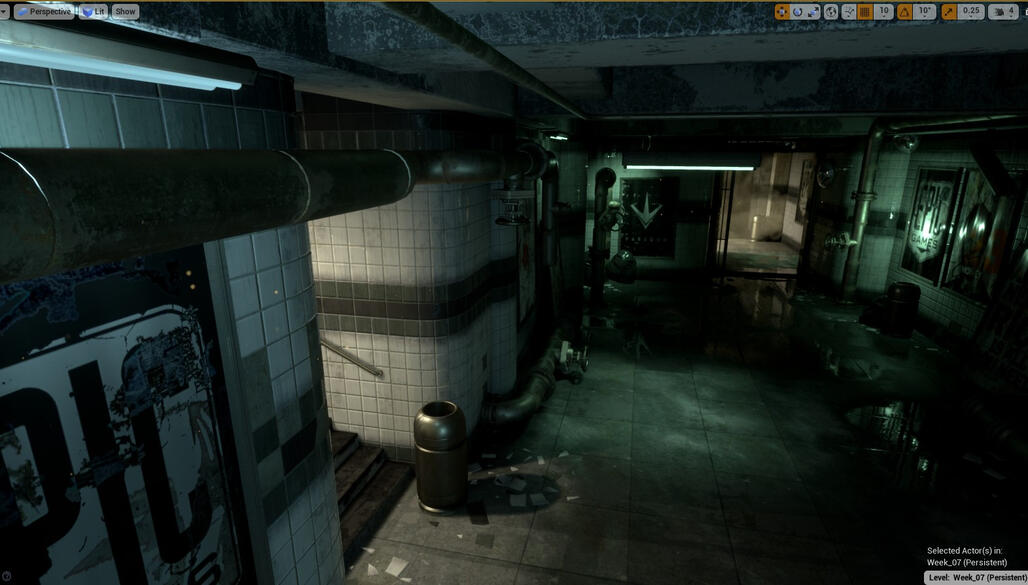
Task: Open the scale snap 0.25 dropdown
Action: tap(971, 12)
